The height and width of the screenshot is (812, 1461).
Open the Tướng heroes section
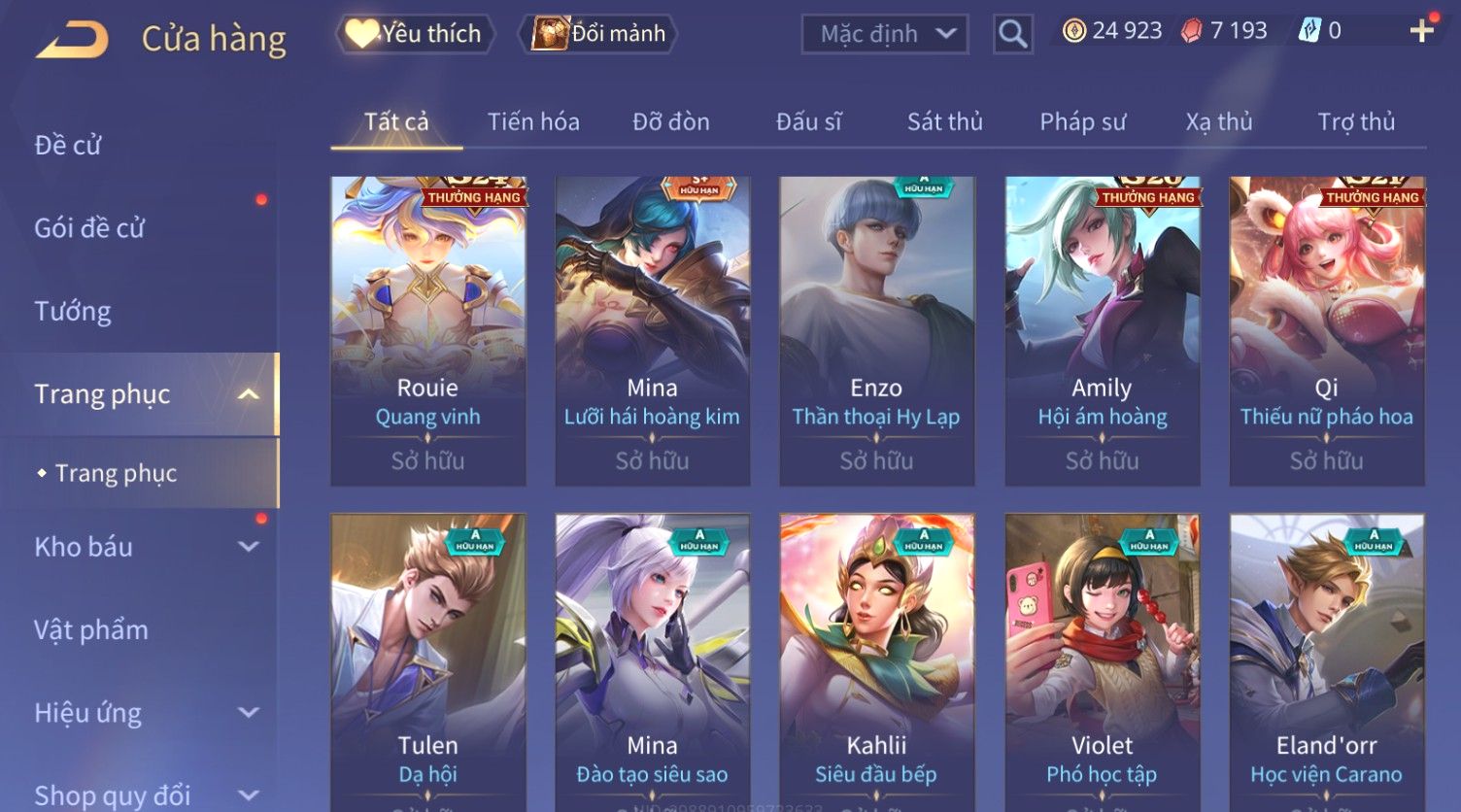[x=73, y=312]
